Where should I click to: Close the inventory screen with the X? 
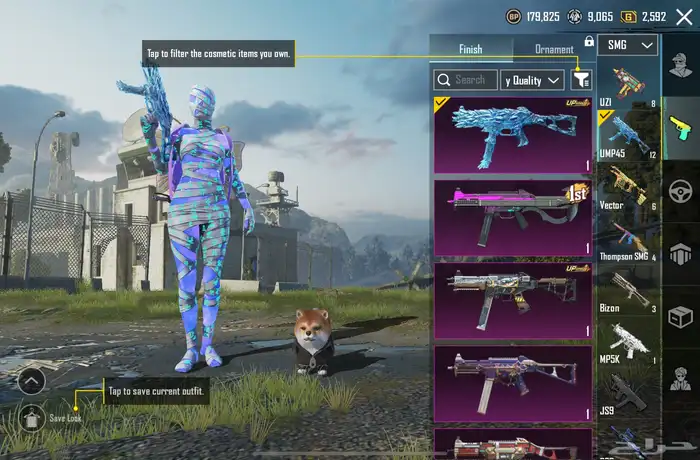pos(685,17)
